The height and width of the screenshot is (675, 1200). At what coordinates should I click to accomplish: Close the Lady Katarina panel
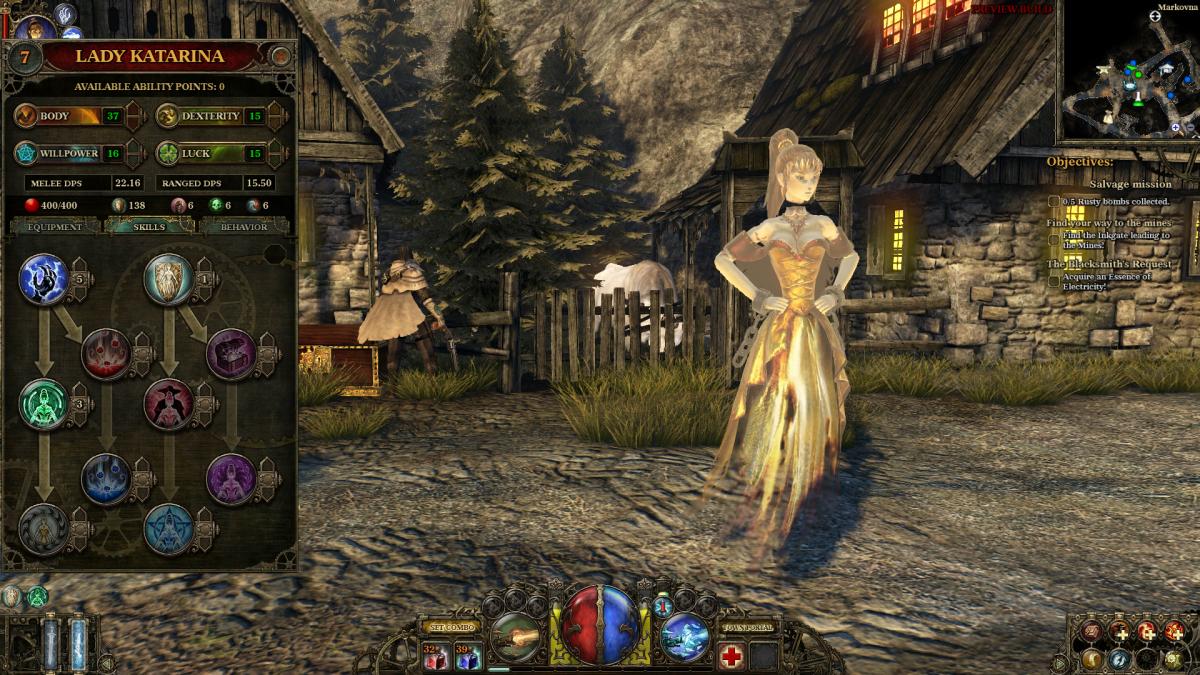[x=283, y=56]
